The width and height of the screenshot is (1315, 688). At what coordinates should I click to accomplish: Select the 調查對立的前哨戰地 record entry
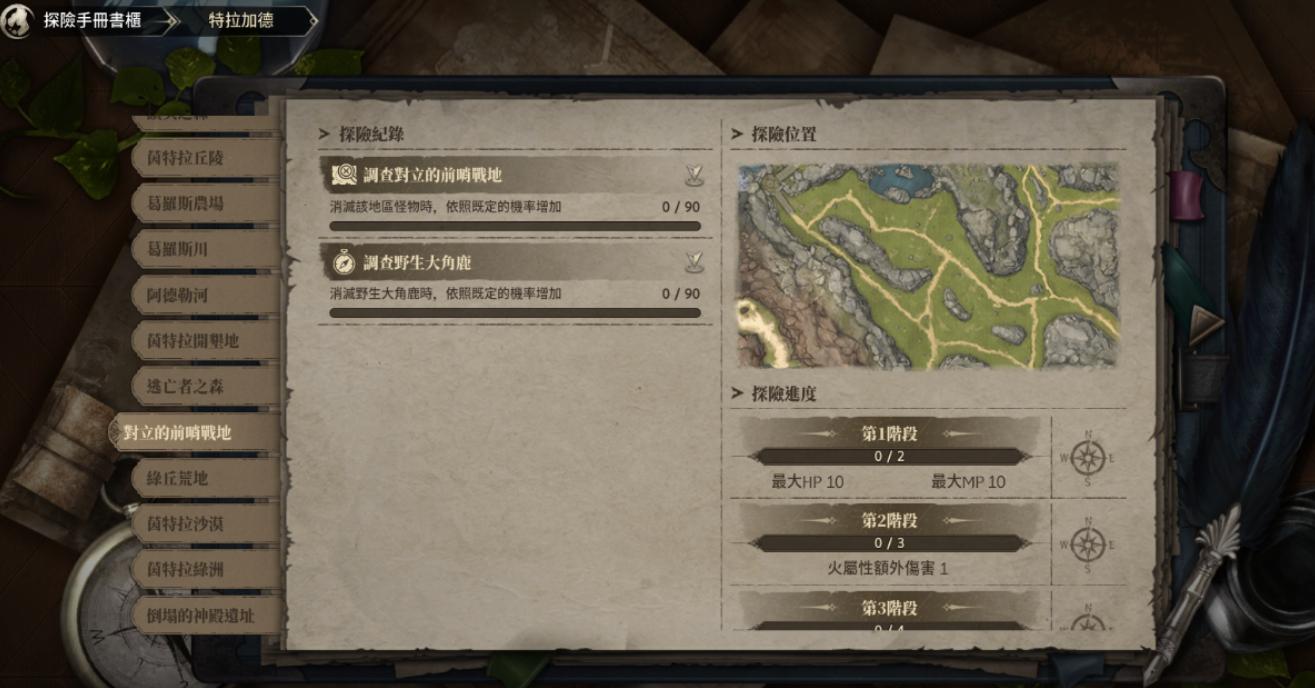[515, 175]
